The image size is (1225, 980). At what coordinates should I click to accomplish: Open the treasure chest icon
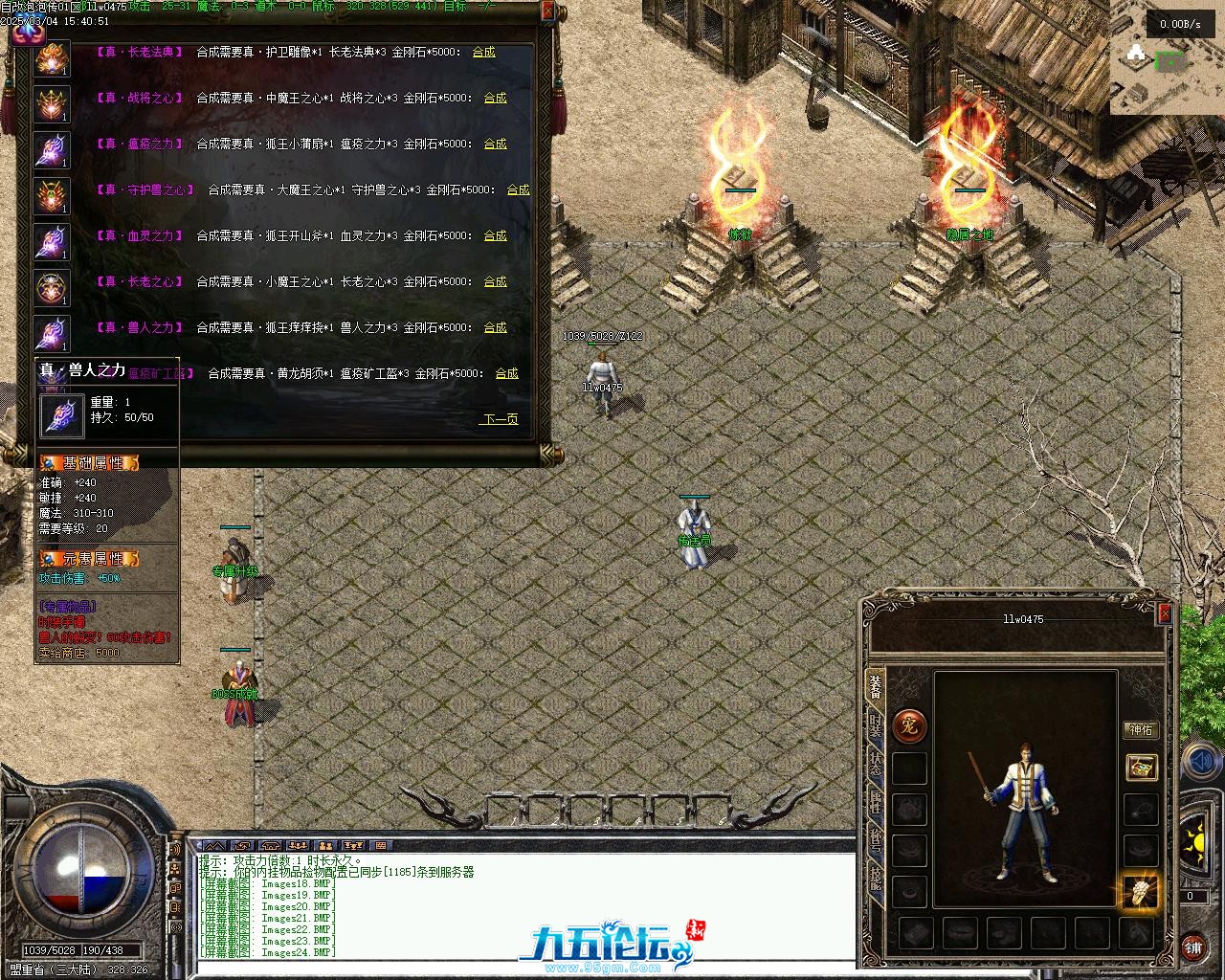coord(1141,767)
